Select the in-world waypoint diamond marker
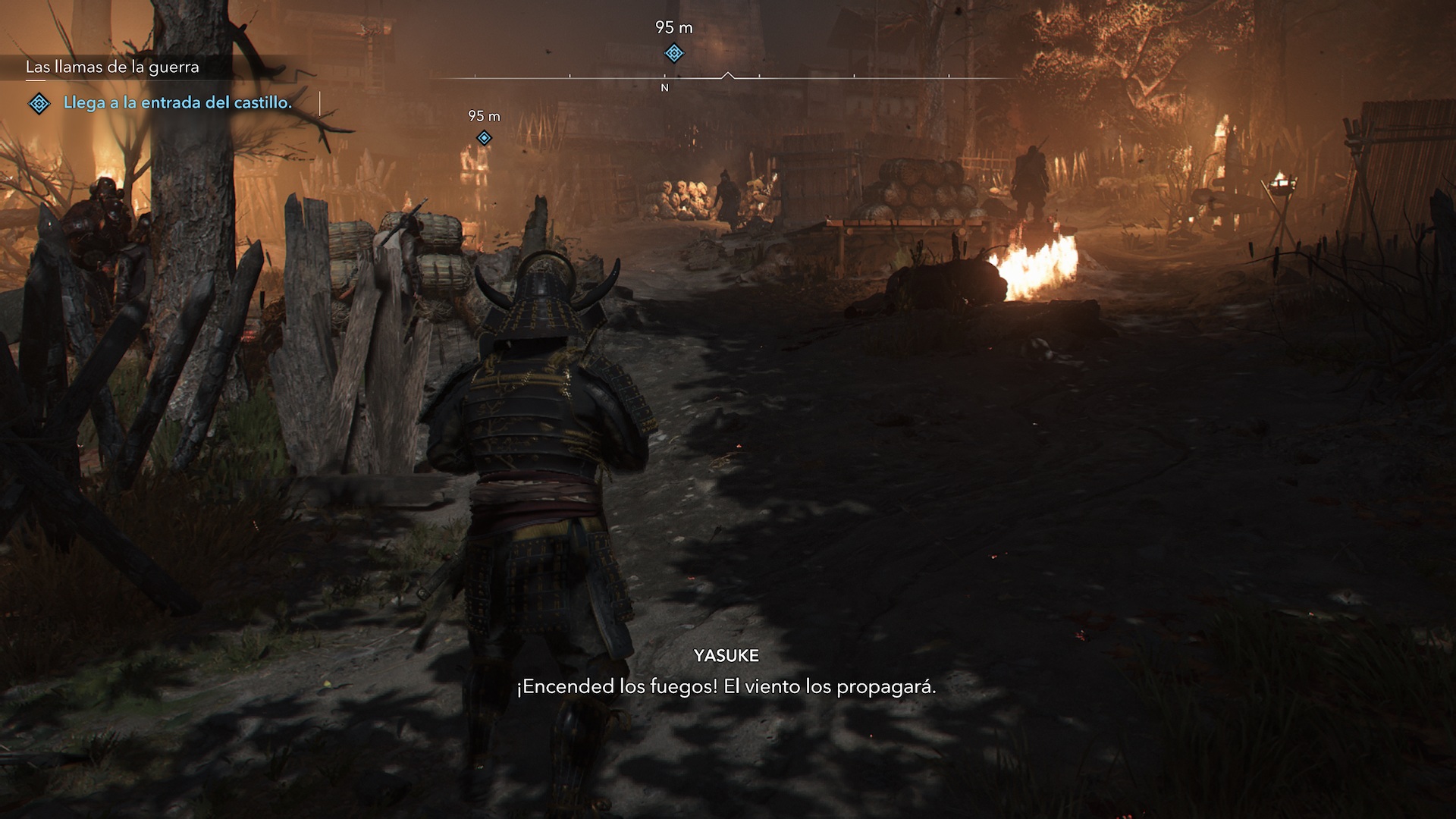The width and height of the screenshot is (1456, 819). [x=484, y=138]
